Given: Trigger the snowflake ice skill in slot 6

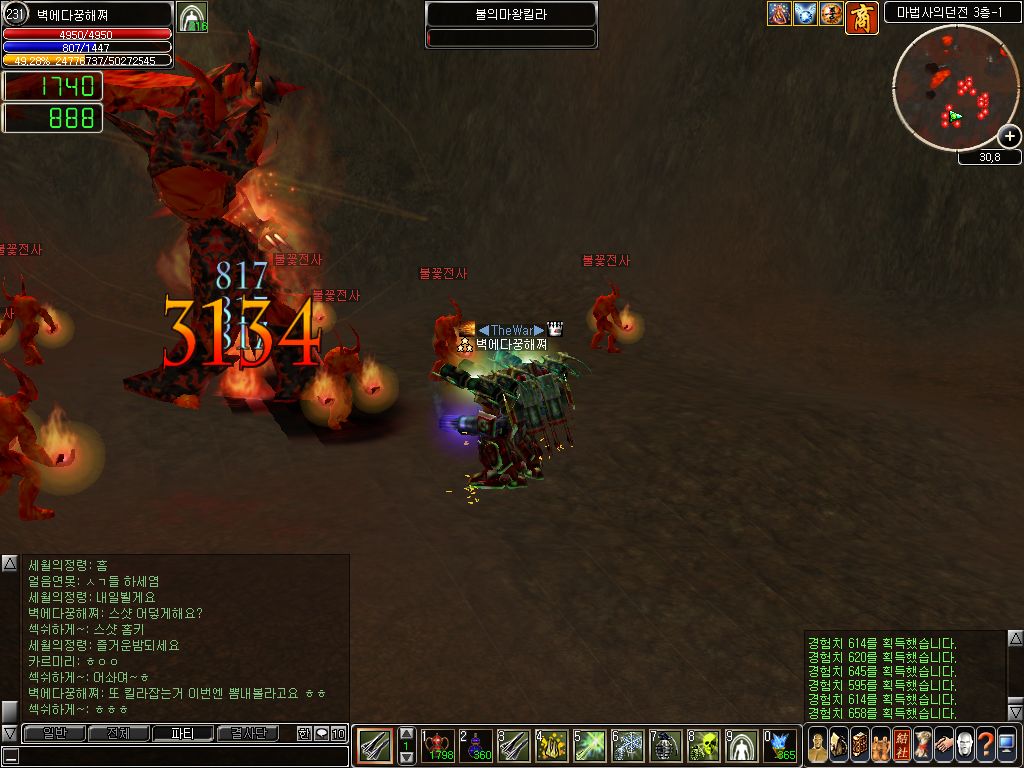Looking at the screenshot, I should 629,746.
